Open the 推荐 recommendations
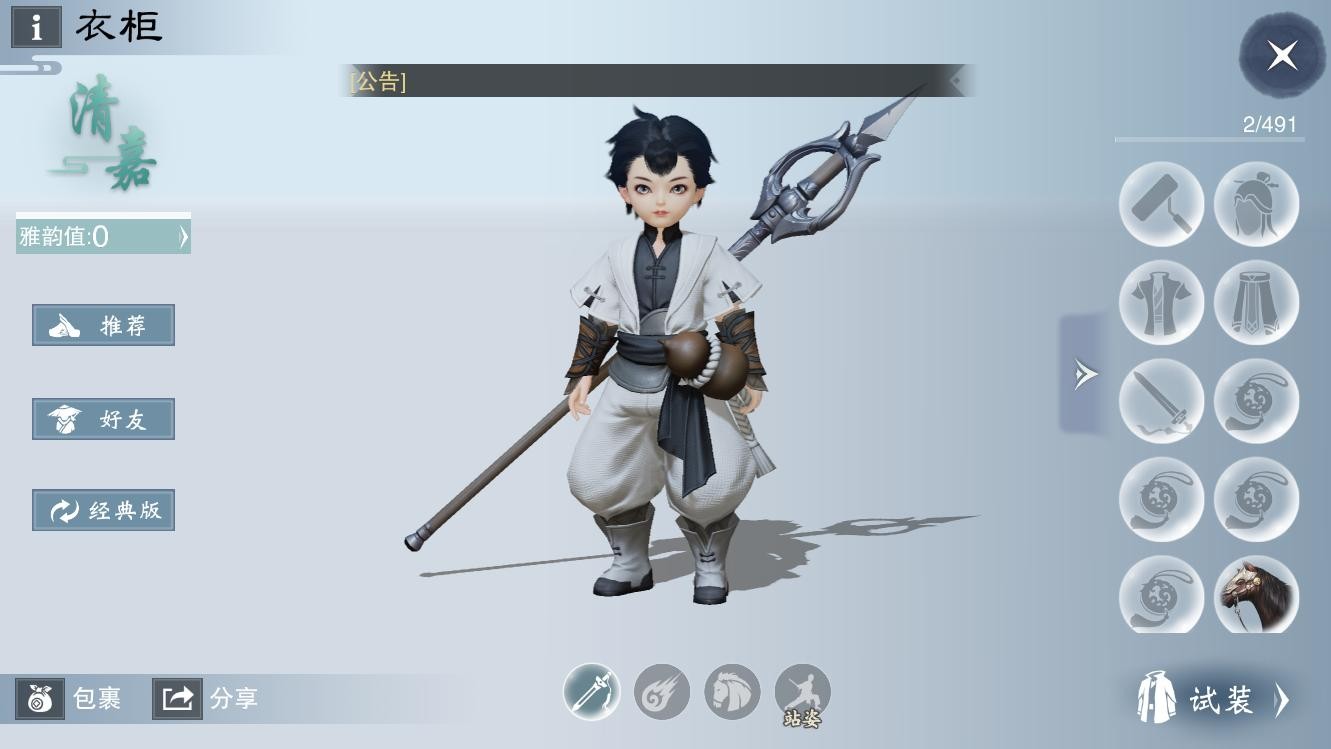This screenshot has height=749, width=1331. pyautogui.click(x=103, y=325)
